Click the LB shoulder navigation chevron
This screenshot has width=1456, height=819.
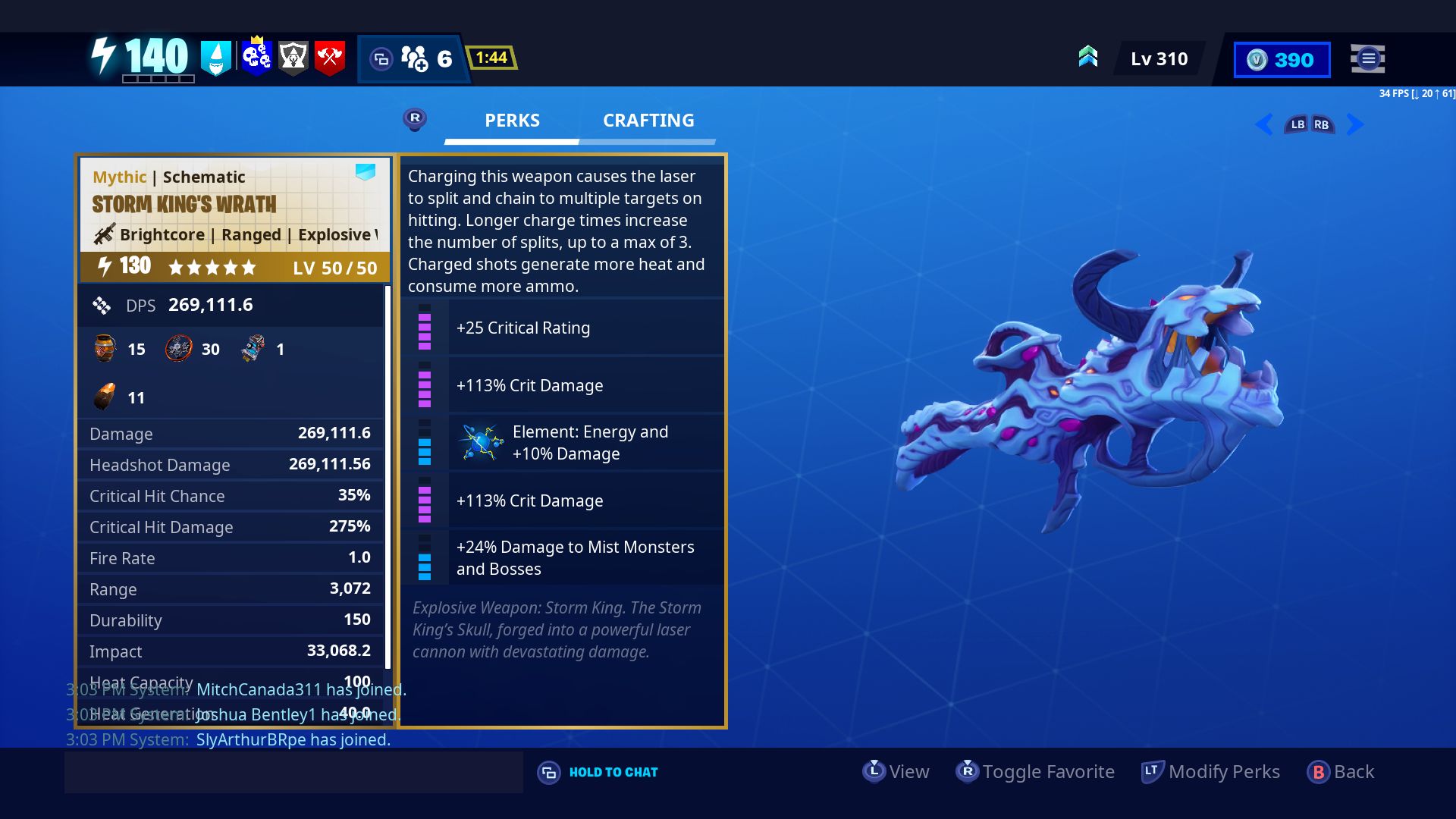tap(1298, 124)
